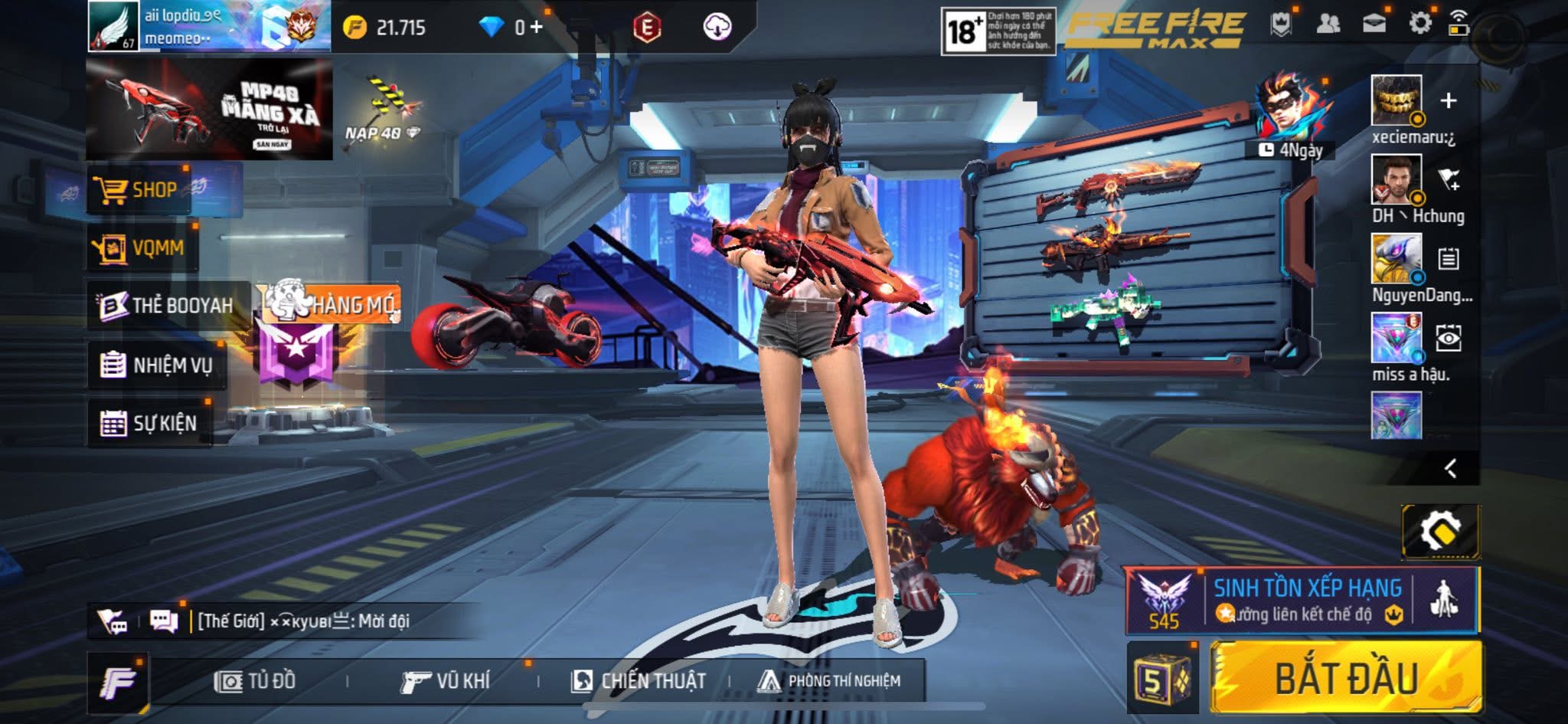Open the TỦ ĐỒ wardrobe tab

[255, 681]
